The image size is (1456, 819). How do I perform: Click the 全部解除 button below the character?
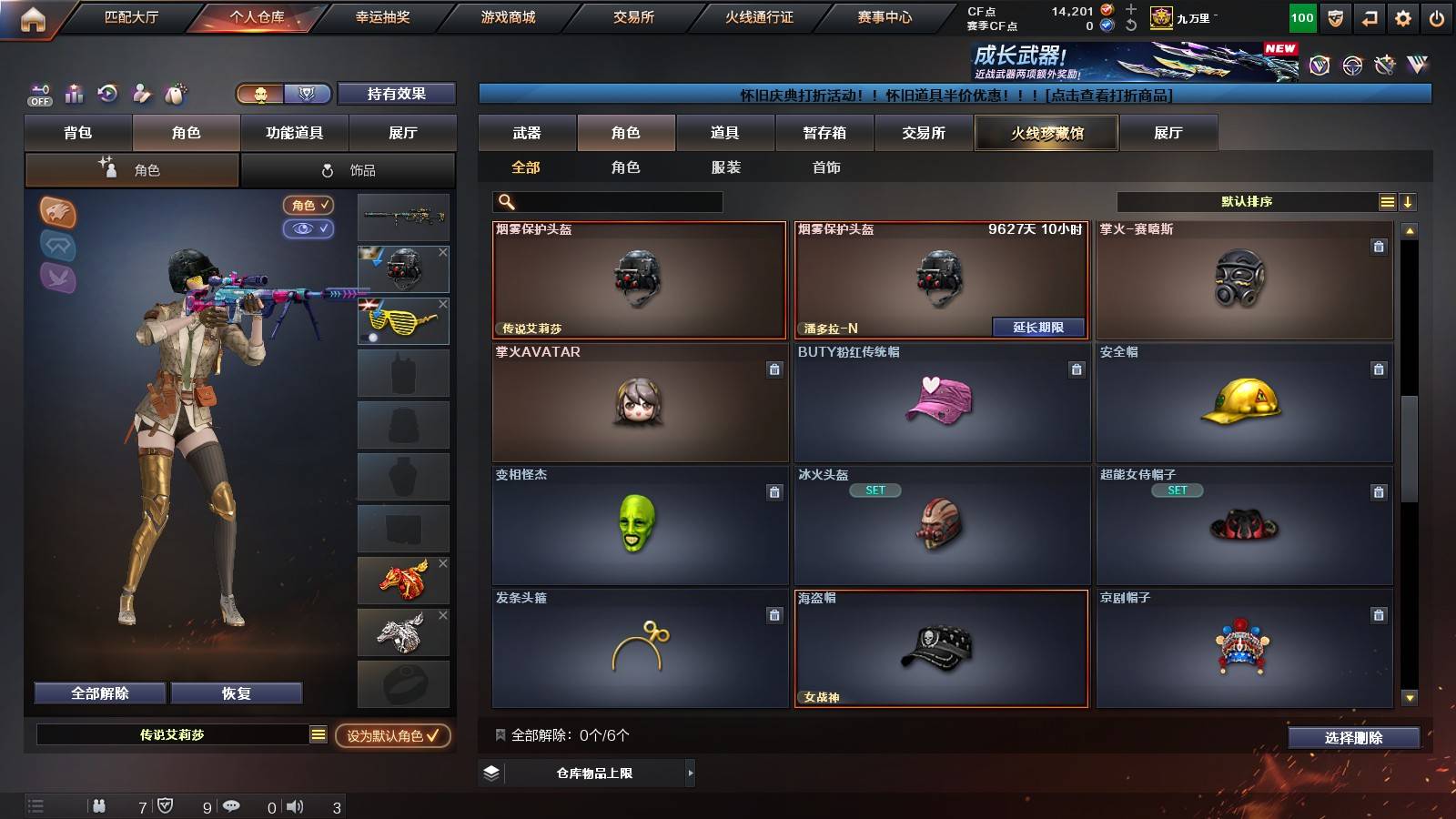pyautogui.click(x=99, y=693)
